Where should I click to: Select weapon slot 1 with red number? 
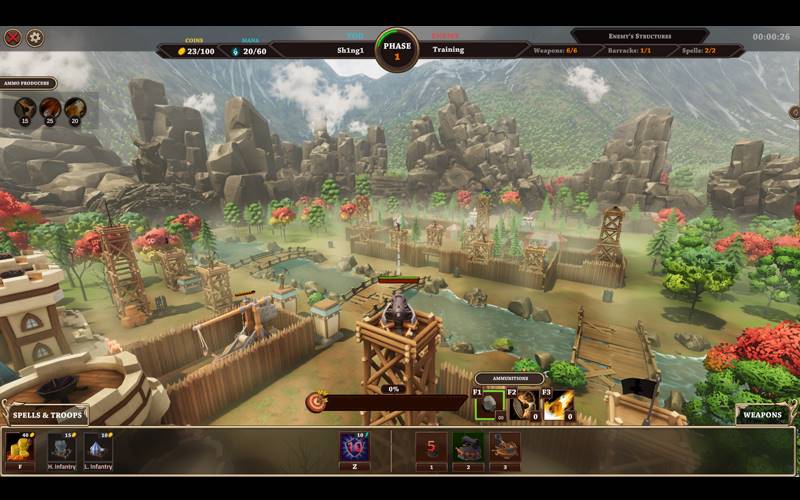(x=431, y=446)
